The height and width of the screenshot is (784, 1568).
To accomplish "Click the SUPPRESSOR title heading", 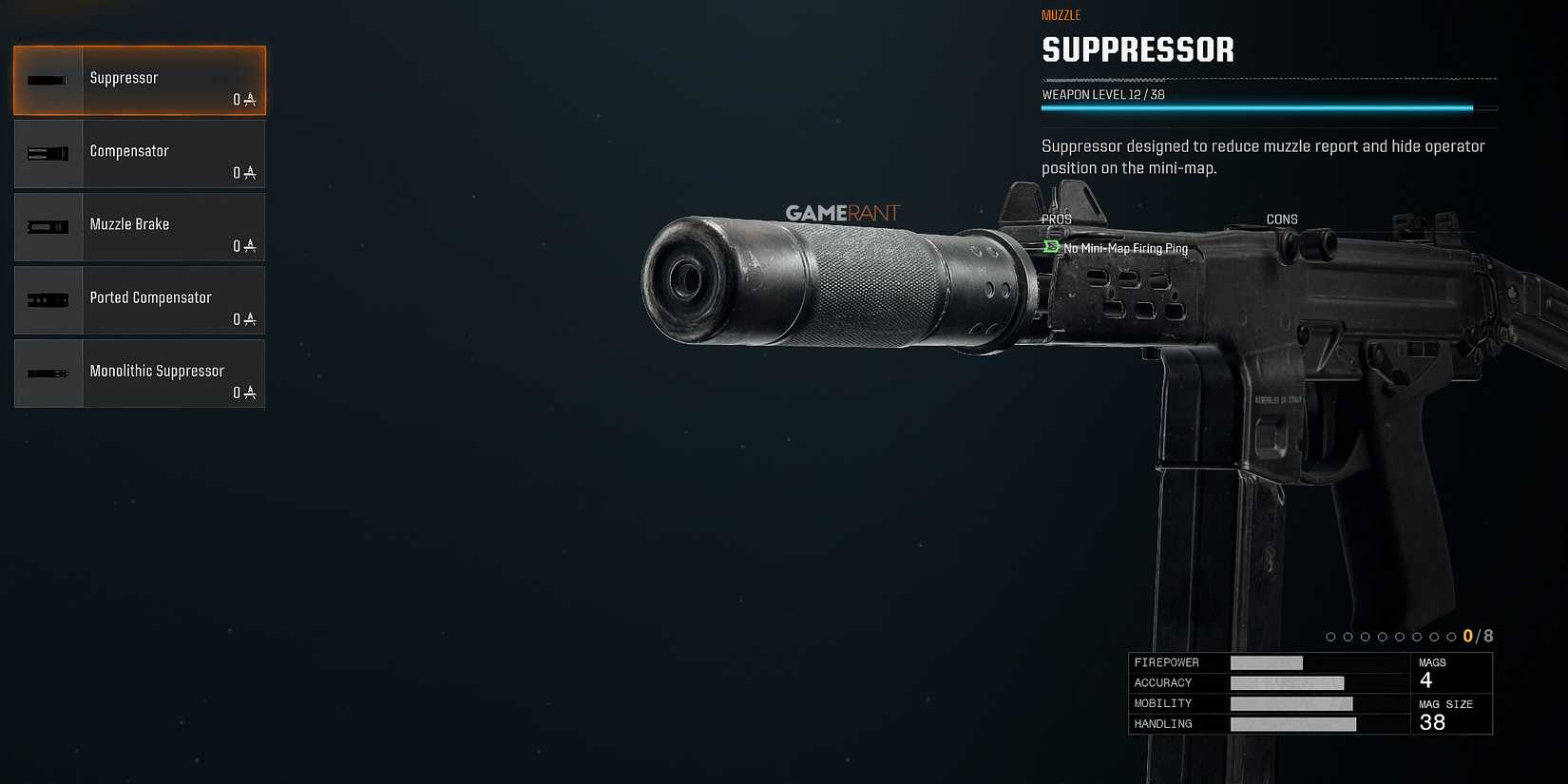I will click(1138, 50).
